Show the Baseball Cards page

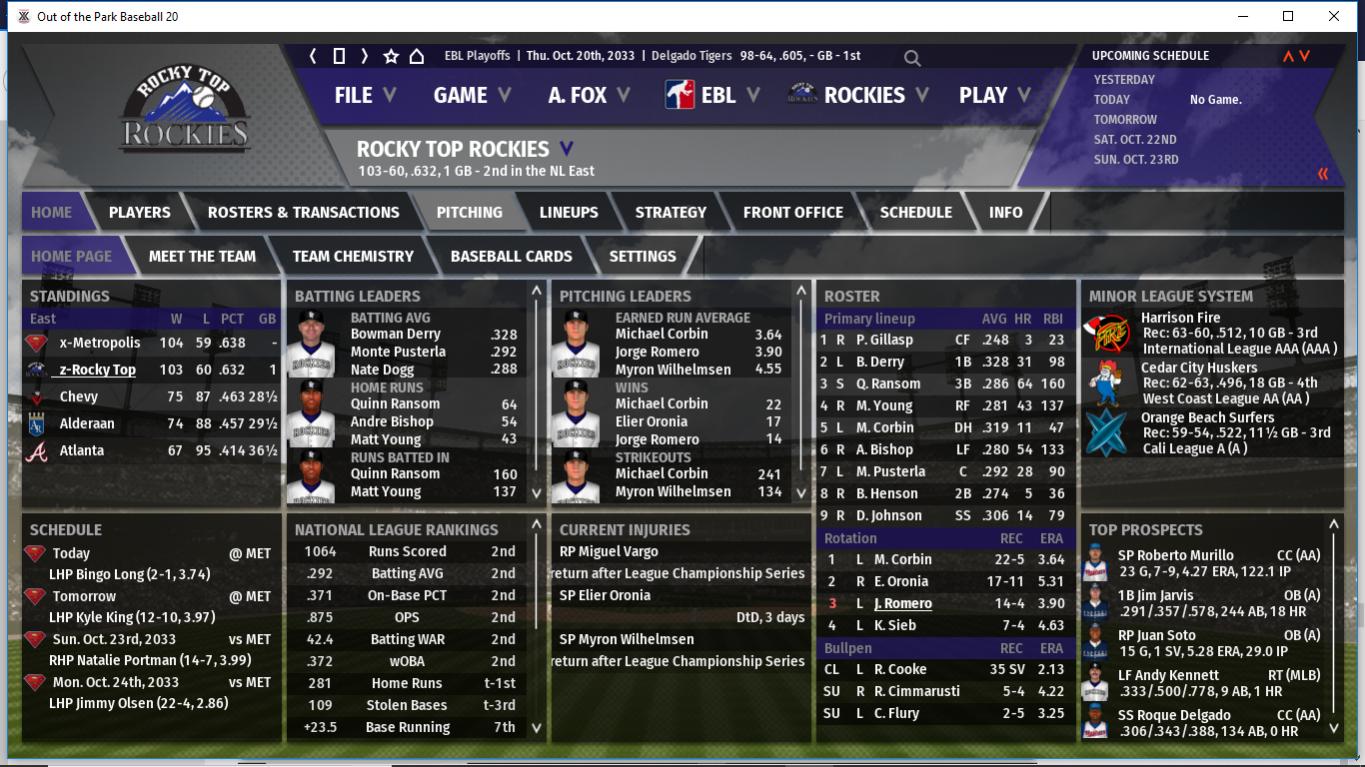511,256
